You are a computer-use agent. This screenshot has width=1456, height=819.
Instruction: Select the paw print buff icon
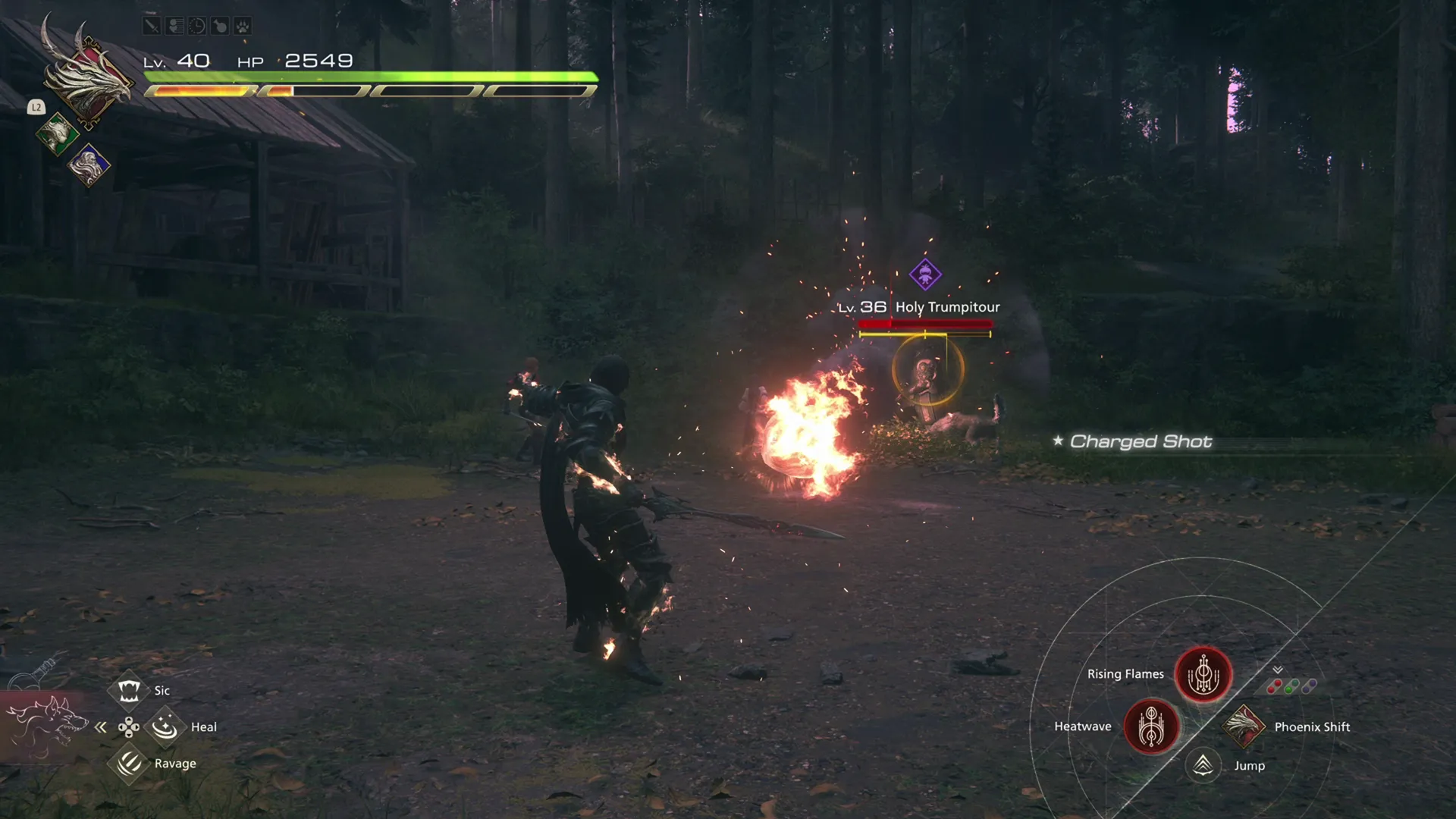[243, 25]
